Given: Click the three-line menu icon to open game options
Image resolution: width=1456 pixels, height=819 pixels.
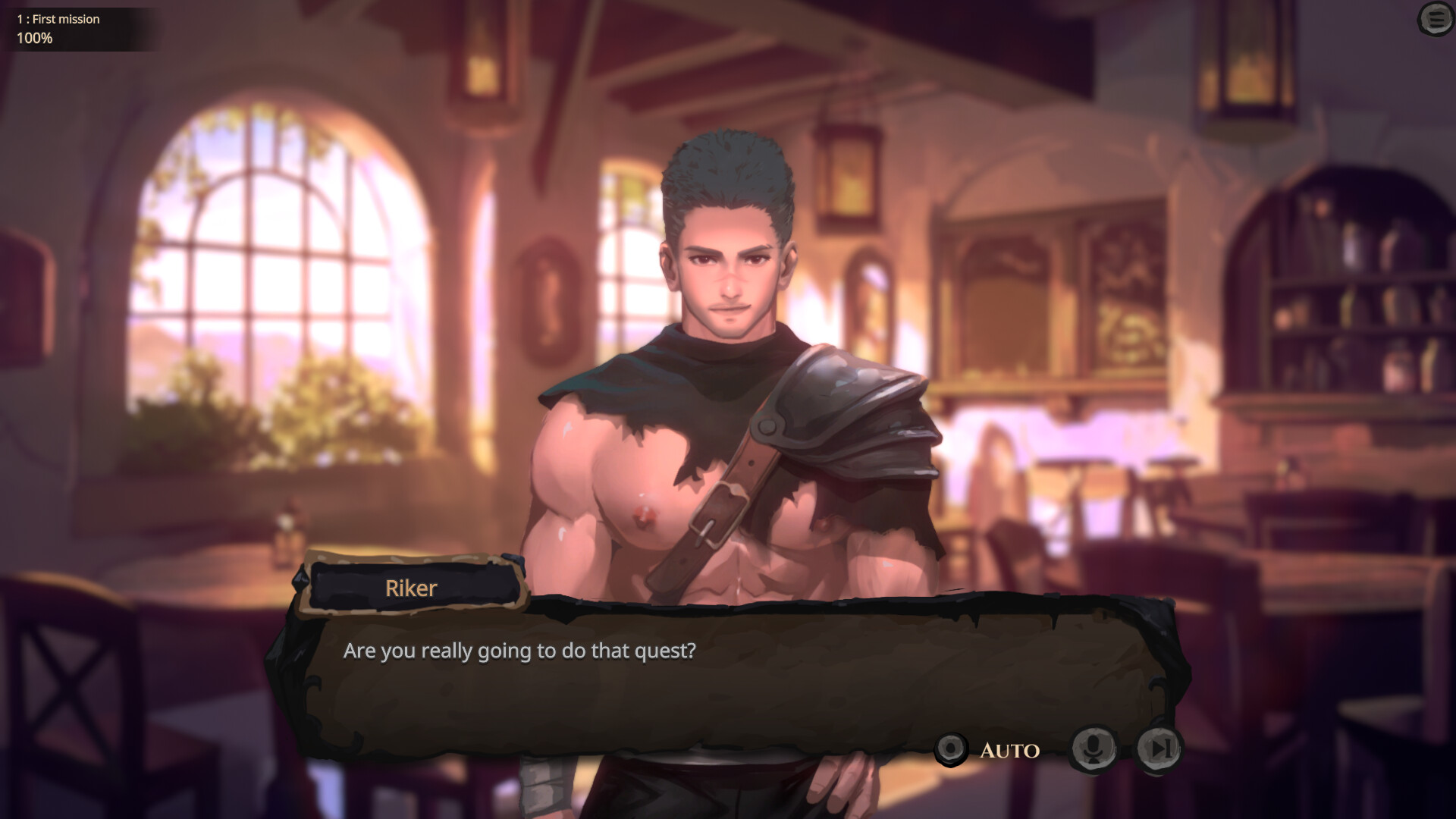Looking at the screenshot, I should (1436, 20).
